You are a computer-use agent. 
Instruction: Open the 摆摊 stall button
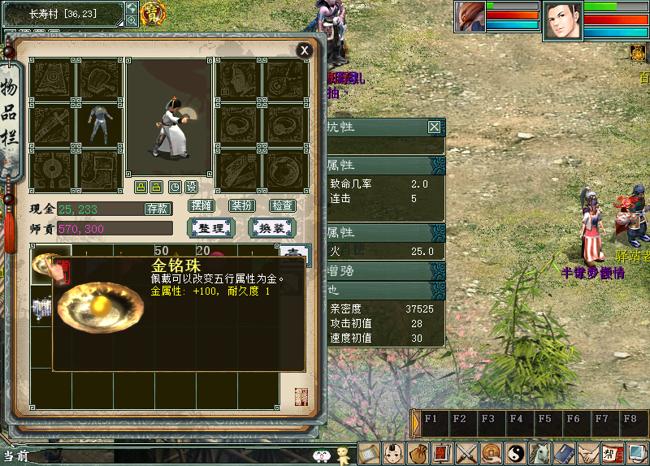point(202,206)
